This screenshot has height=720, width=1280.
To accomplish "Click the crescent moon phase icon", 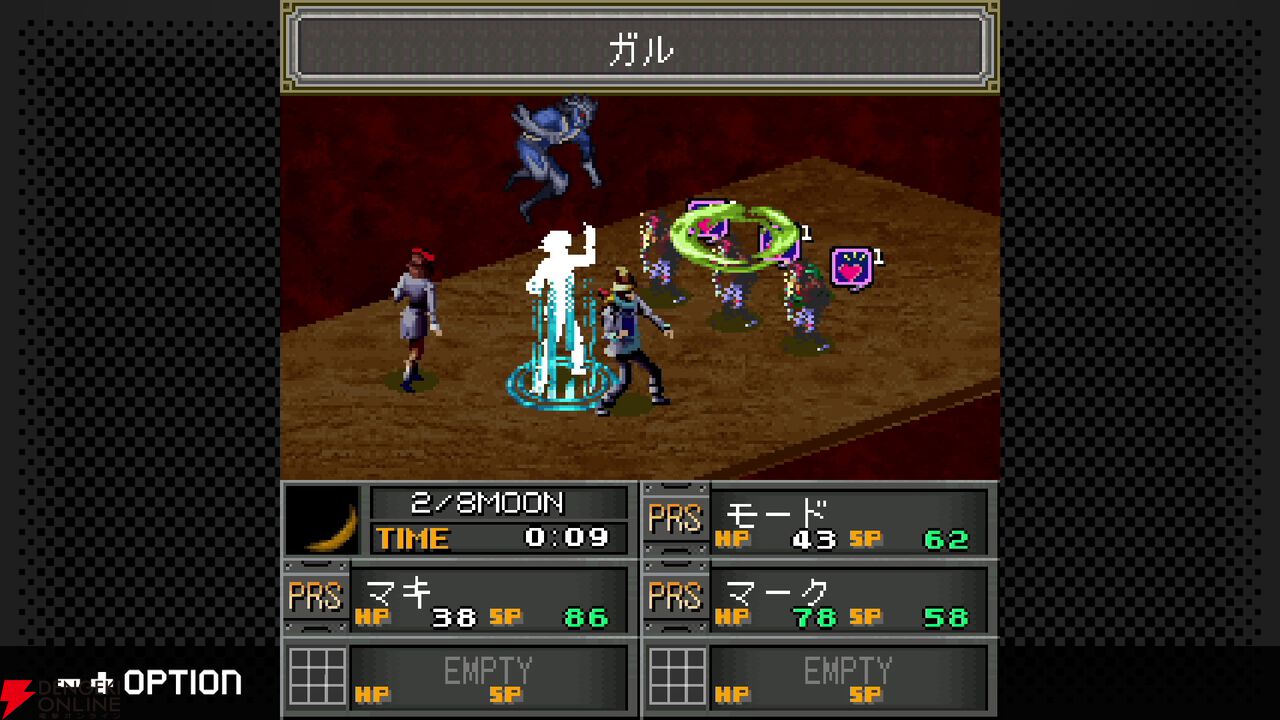I will pyautogui.click(x=322, y=520).
